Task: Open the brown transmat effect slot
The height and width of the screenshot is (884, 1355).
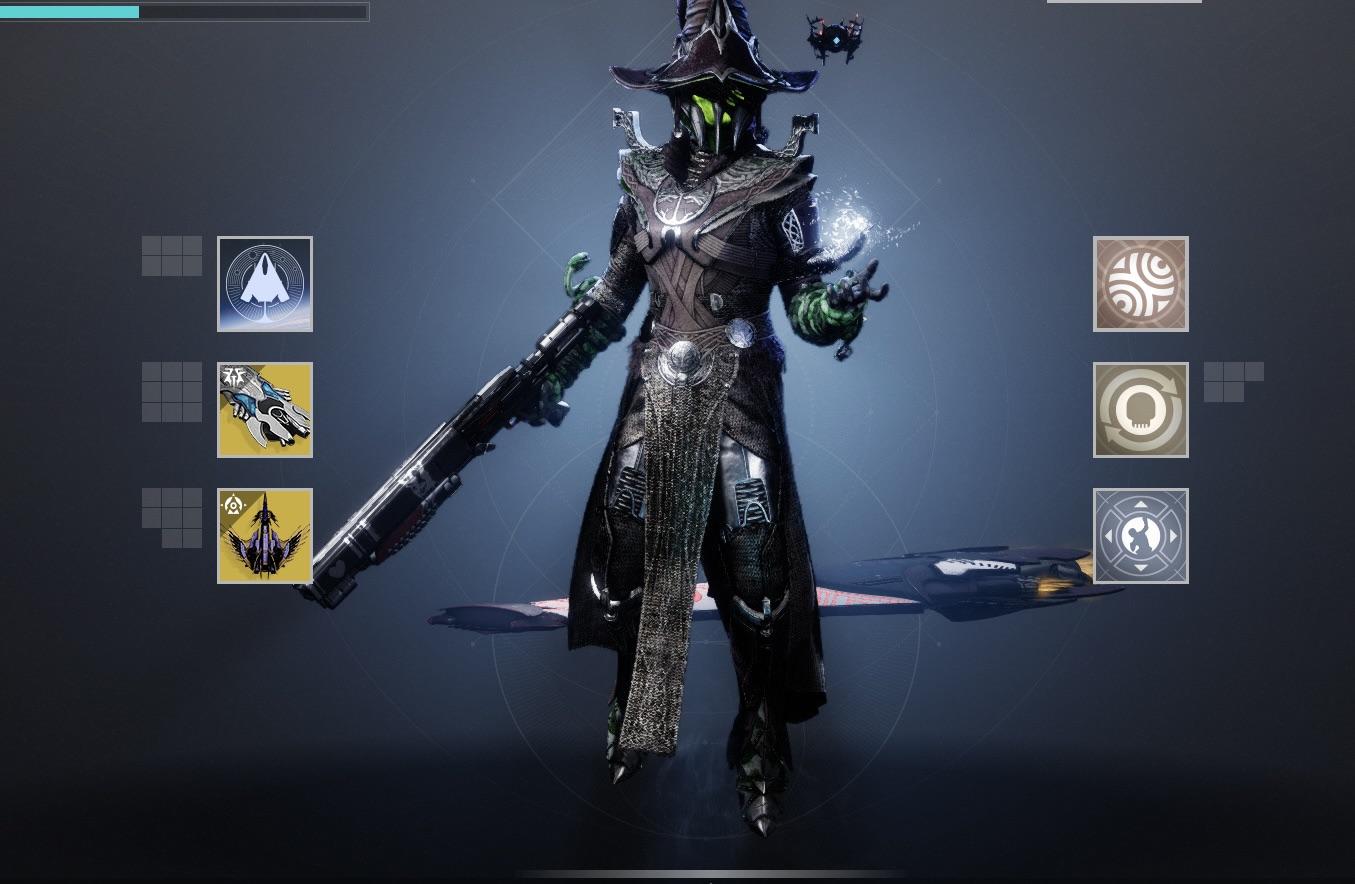Action: 1140,283
